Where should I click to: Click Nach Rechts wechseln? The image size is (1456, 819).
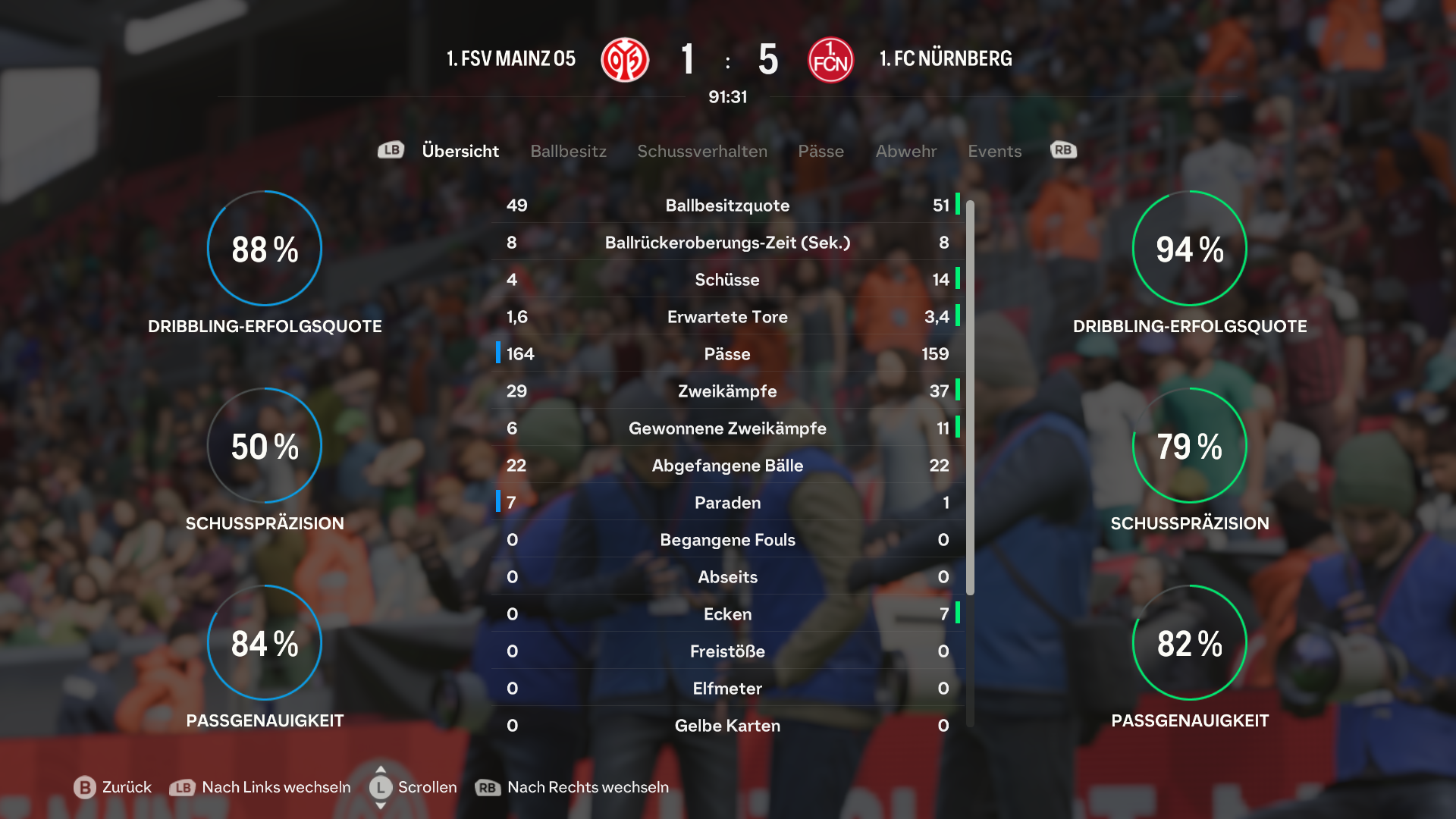coord(573,787)
